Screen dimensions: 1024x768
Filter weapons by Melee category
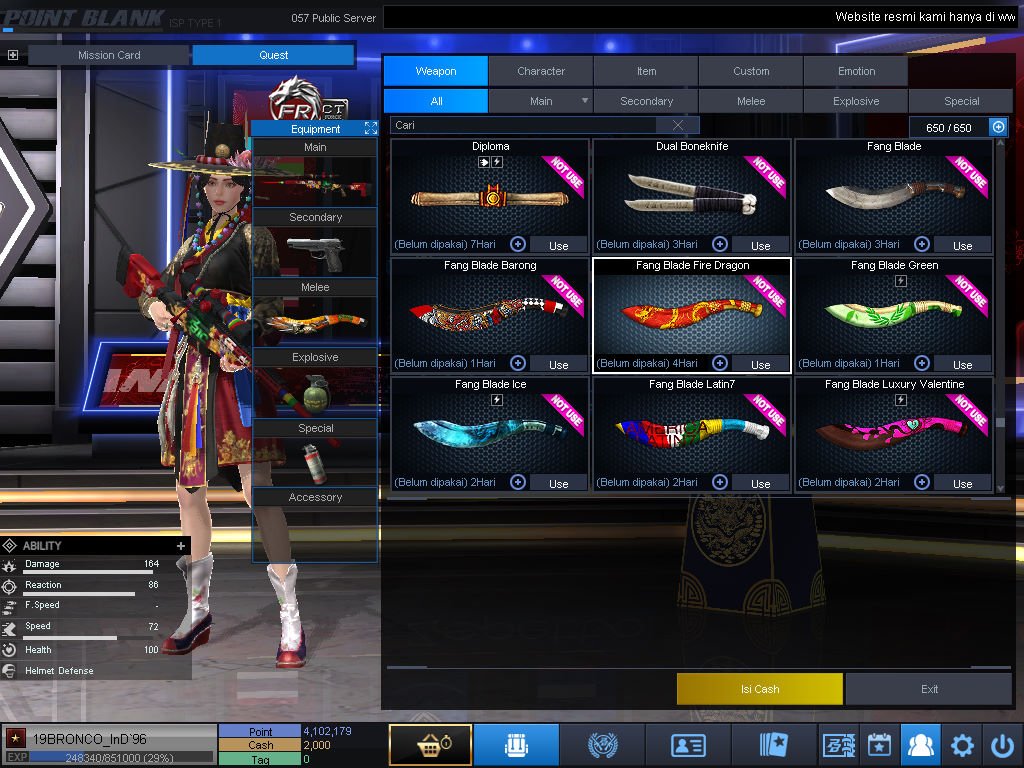pyautogui.click(x=751, y=101)
